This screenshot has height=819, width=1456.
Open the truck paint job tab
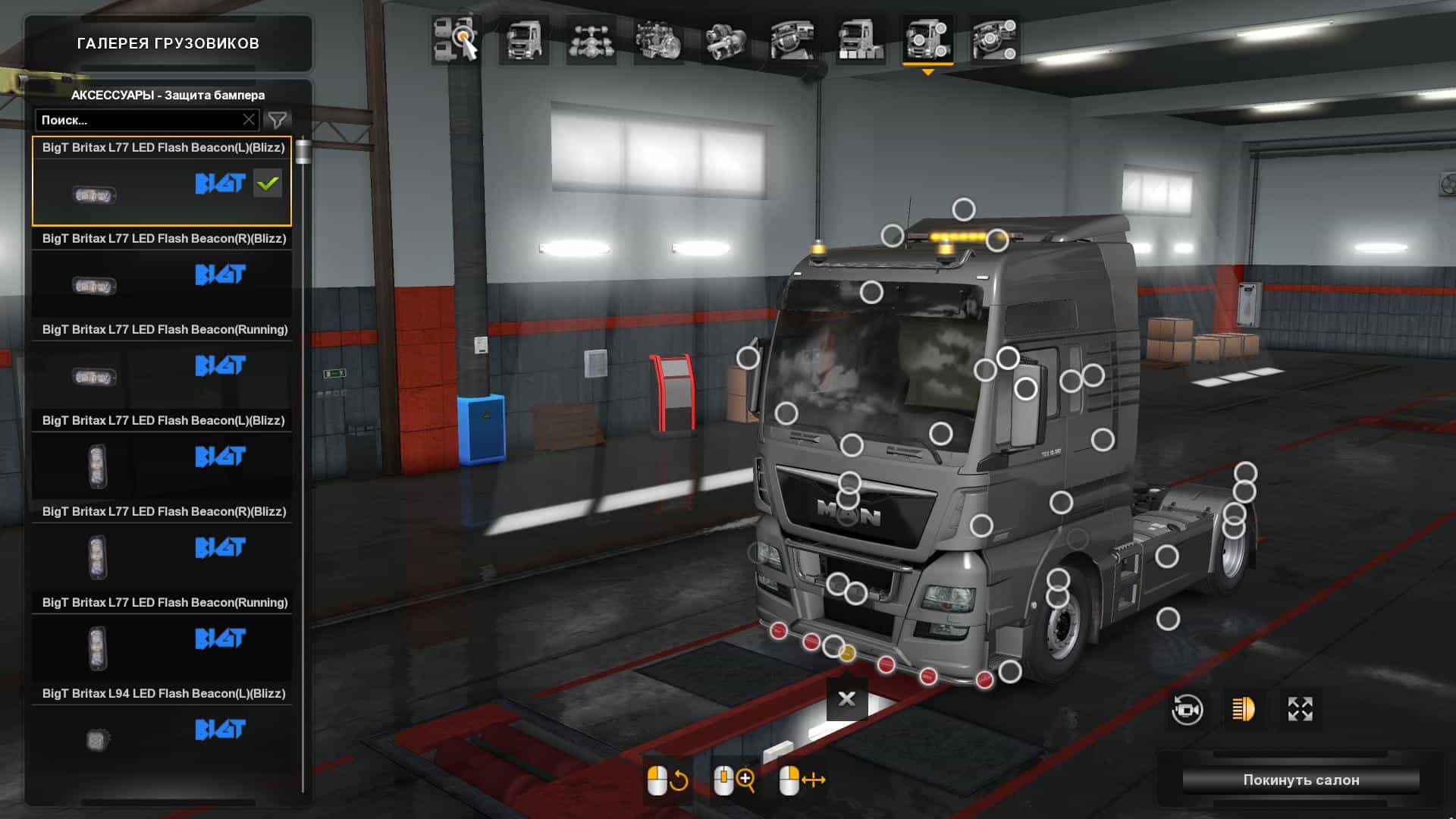pos(860,39)
